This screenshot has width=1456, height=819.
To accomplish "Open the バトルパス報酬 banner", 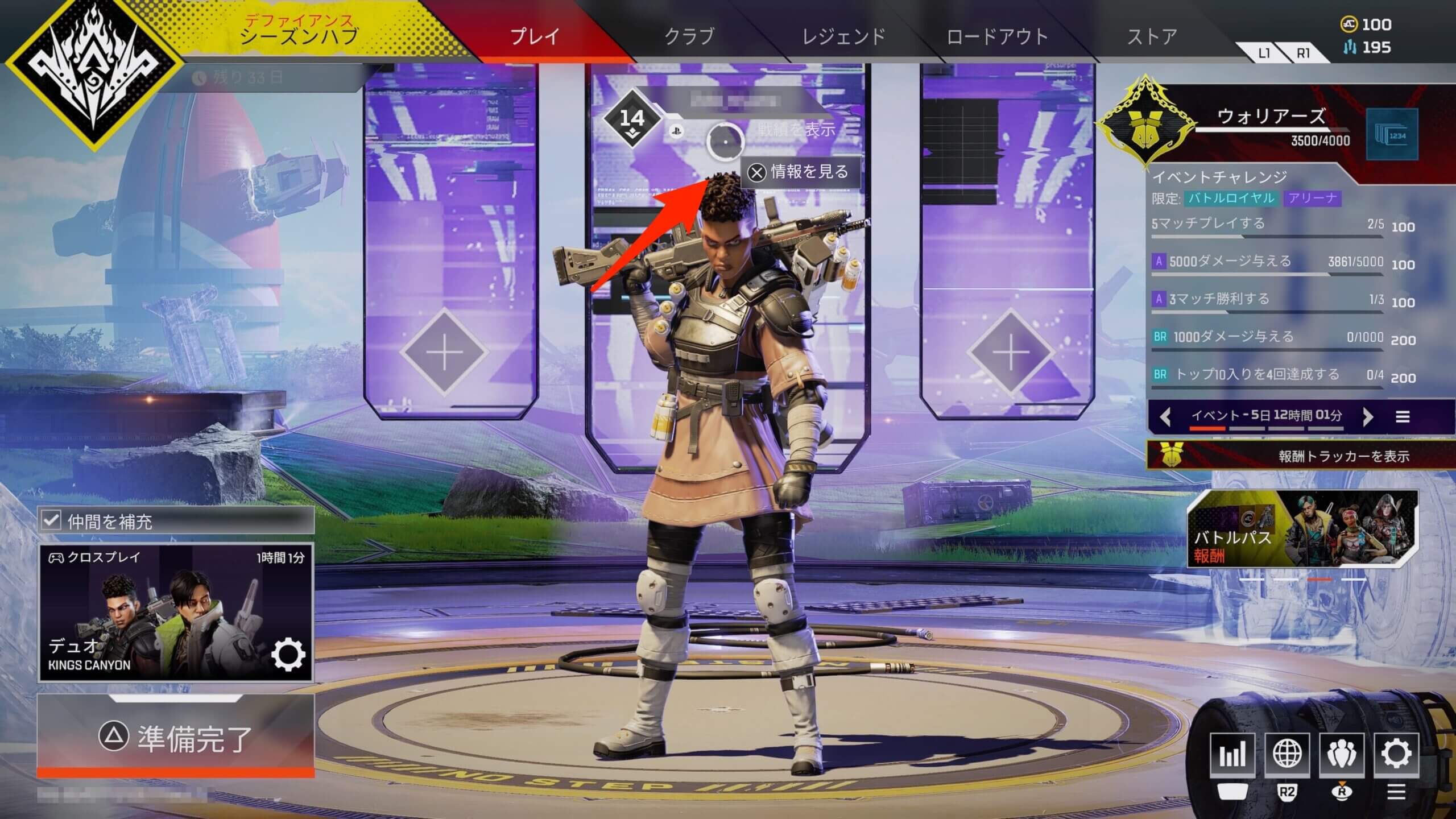I will point(1302,529).
